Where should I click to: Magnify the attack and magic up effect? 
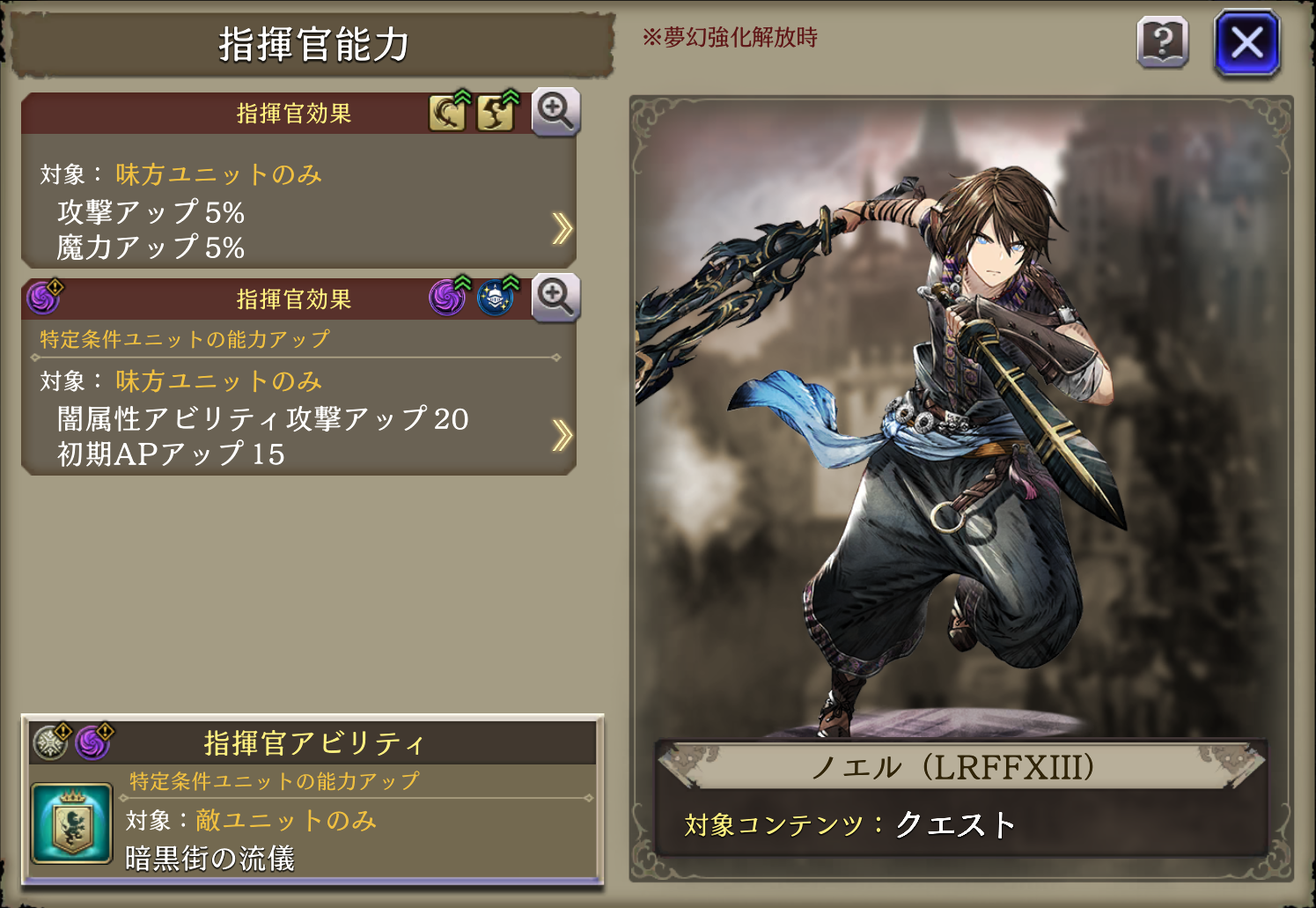coord(555,112)
